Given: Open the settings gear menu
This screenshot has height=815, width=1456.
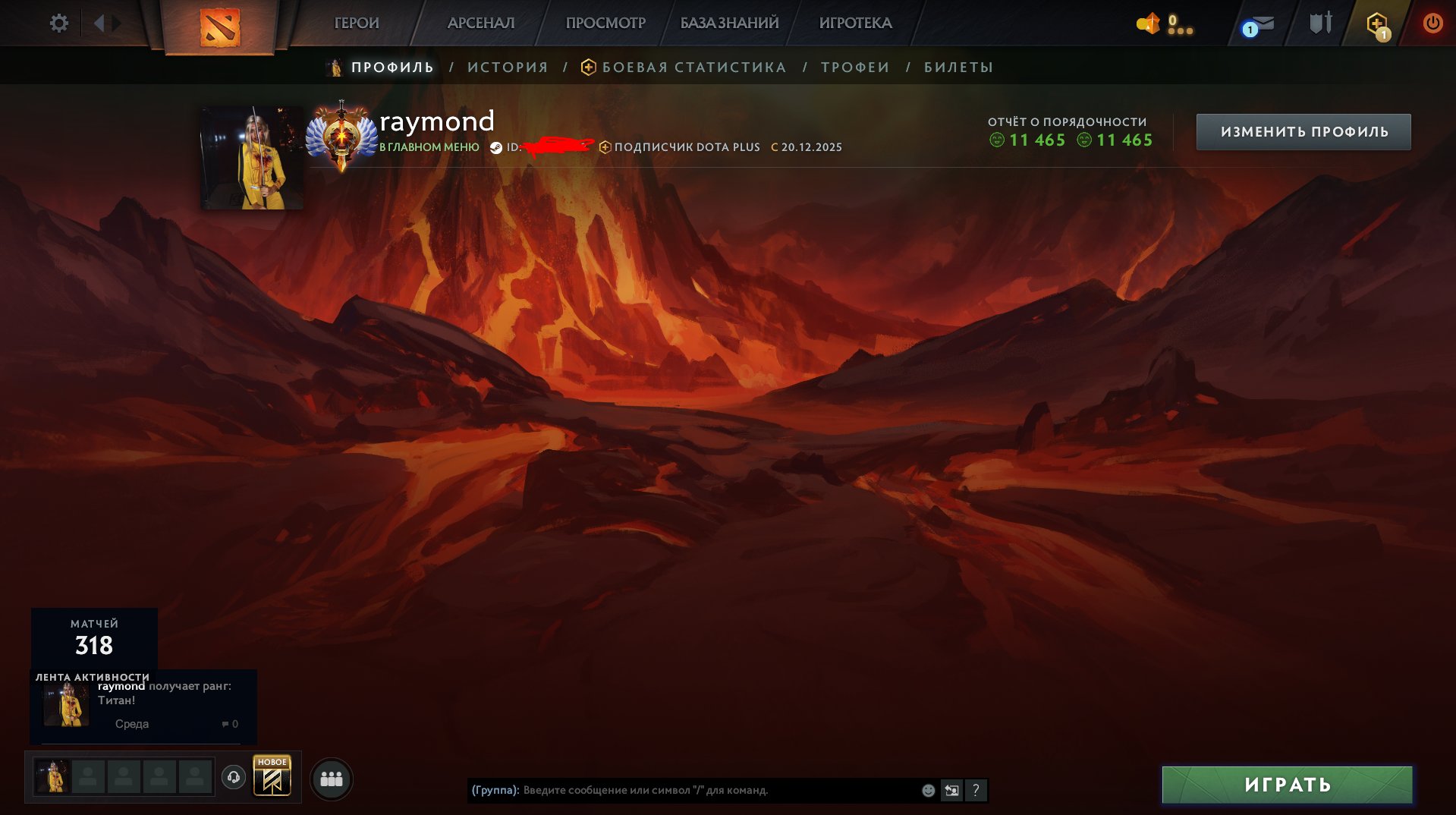Looking at the screenshot, I should click(59, 23).
